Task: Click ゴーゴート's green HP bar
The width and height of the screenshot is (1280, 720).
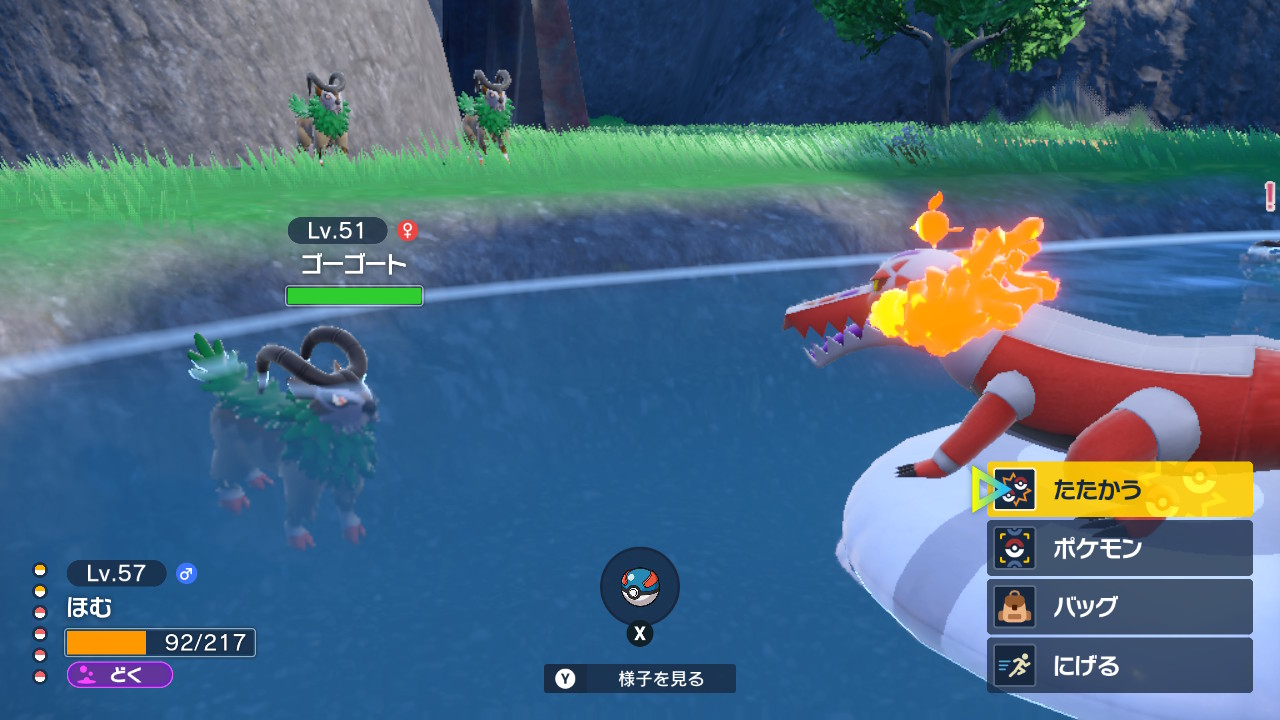Action: coord(354,295)
